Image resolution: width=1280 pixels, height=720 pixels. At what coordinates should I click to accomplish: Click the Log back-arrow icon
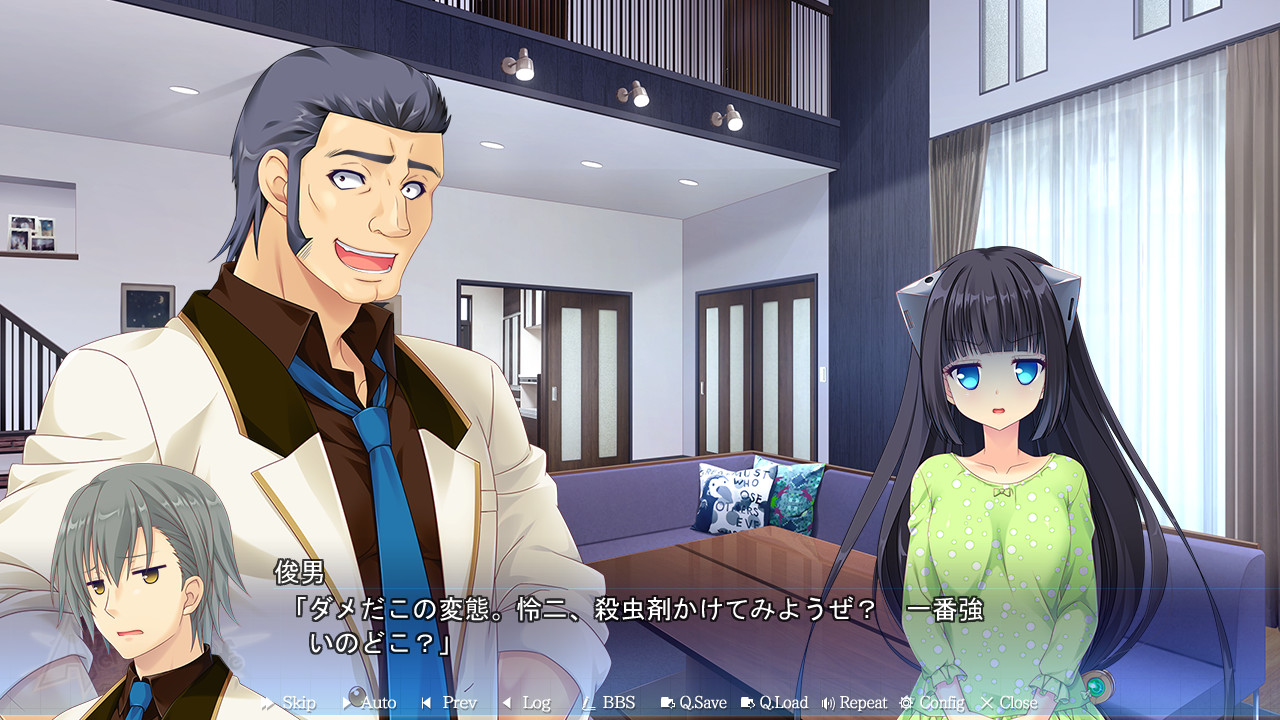(x=509, y=701)
